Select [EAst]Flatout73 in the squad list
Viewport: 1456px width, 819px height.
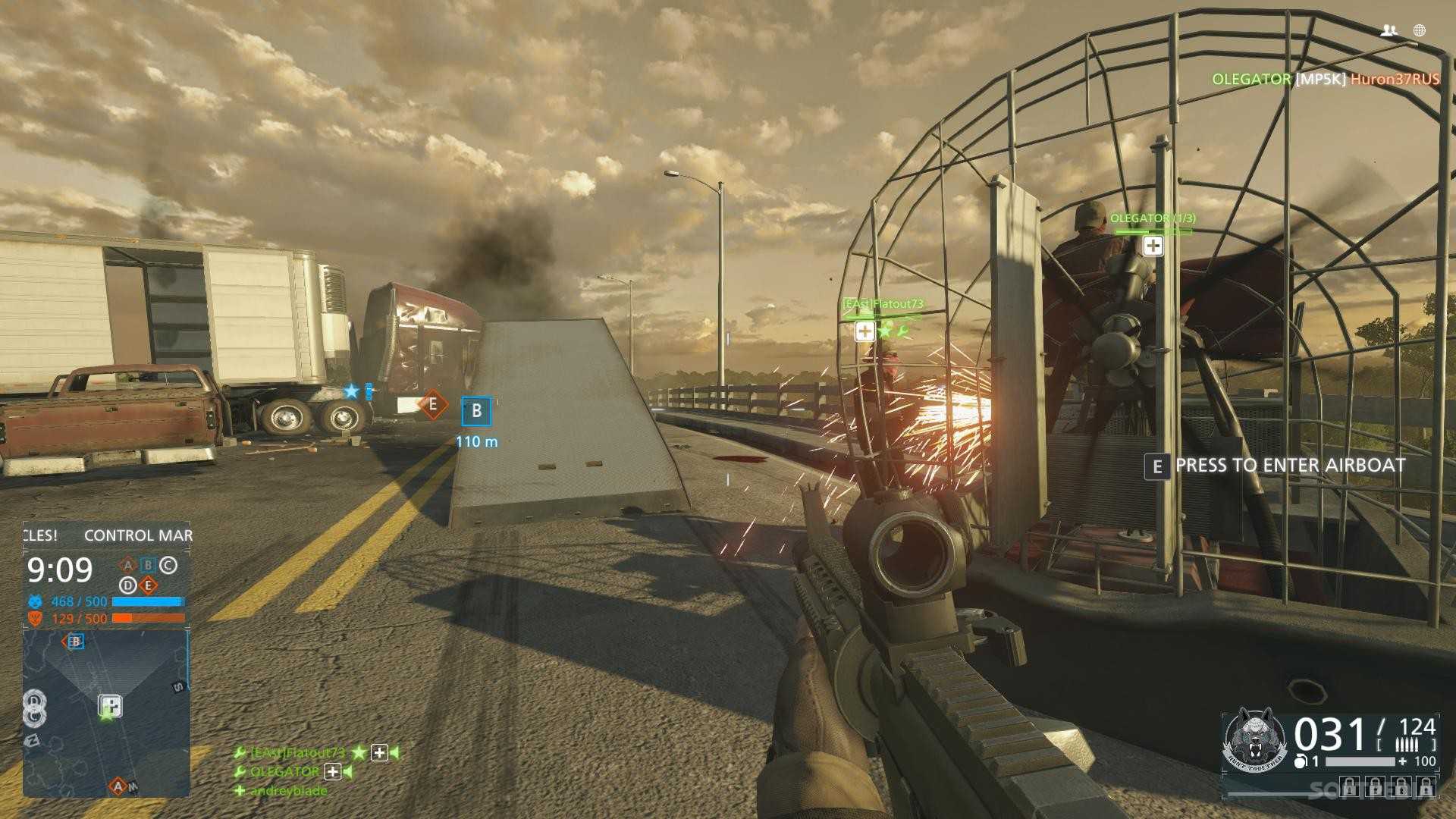point(297,752)
